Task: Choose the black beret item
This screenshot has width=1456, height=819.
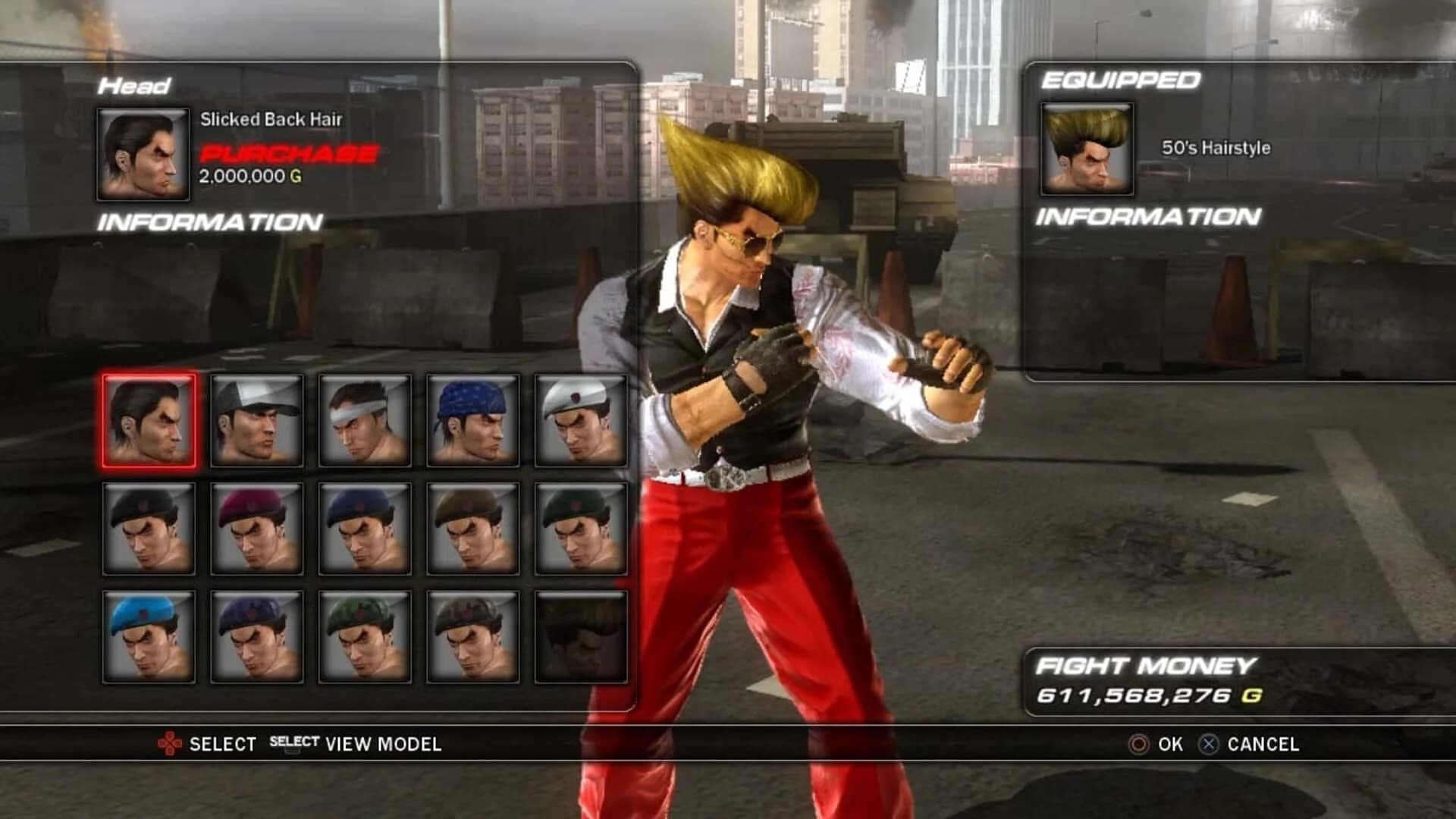Action: [148, 529]
